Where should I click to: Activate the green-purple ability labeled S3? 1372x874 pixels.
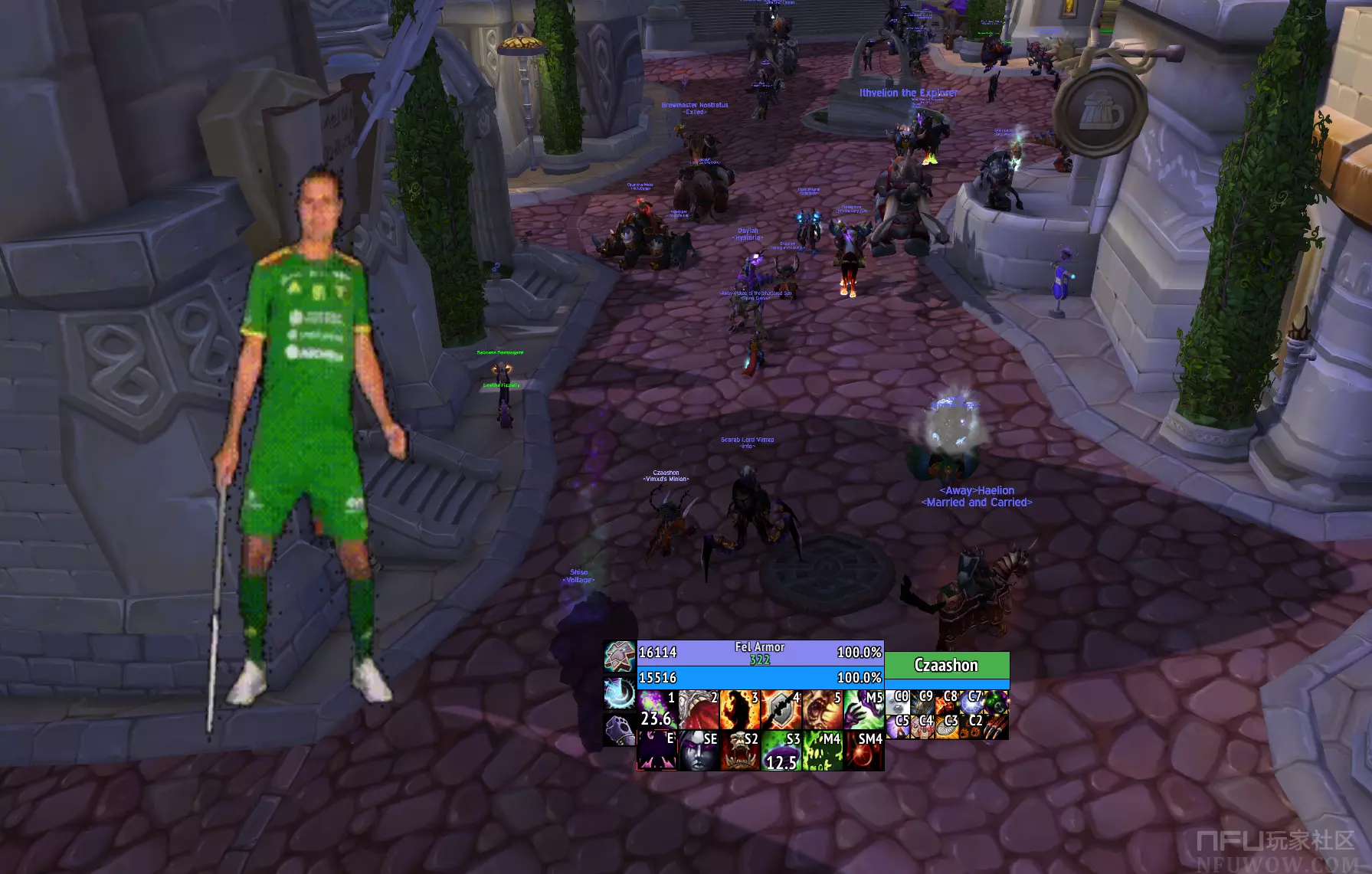[781, 751]
